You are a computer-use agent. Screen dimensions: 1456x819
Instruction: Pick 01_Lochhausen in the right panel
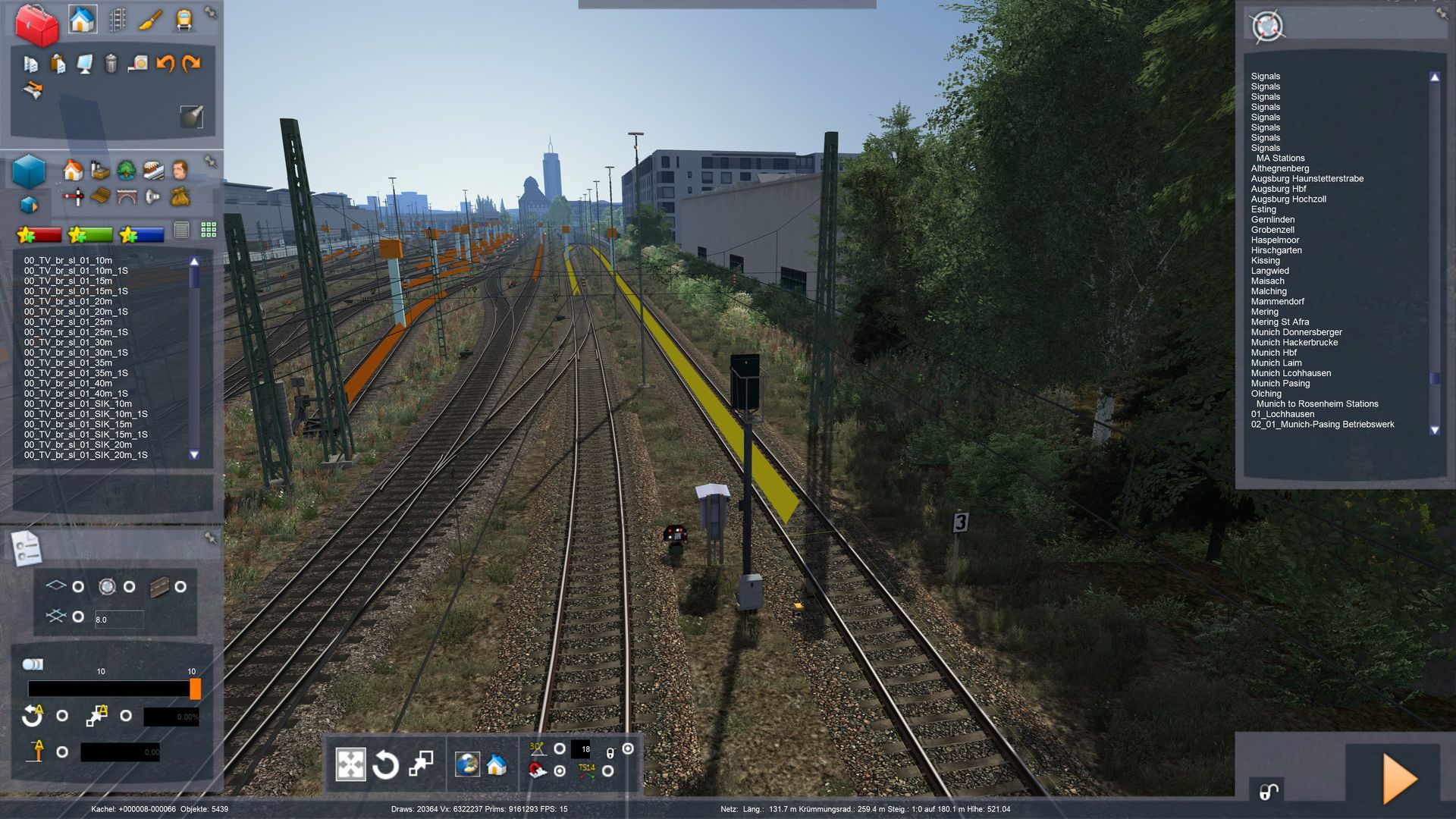(1282, 414)
